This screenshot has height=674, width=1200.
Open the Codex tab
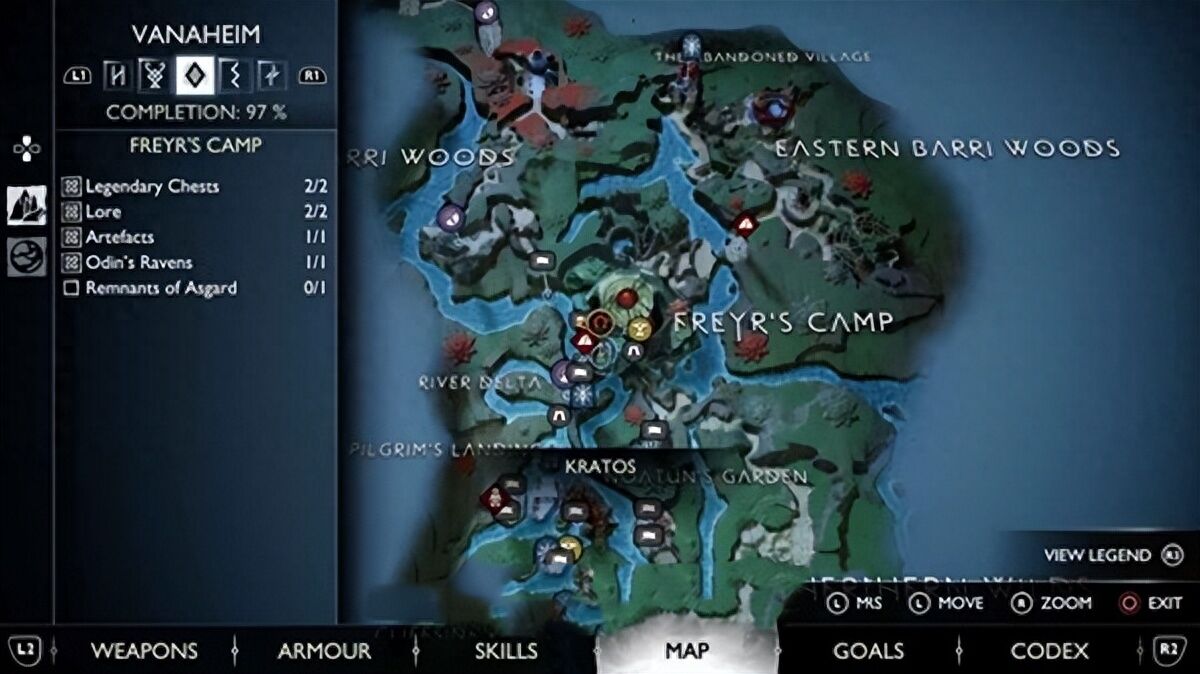(x=1049, y=651)
